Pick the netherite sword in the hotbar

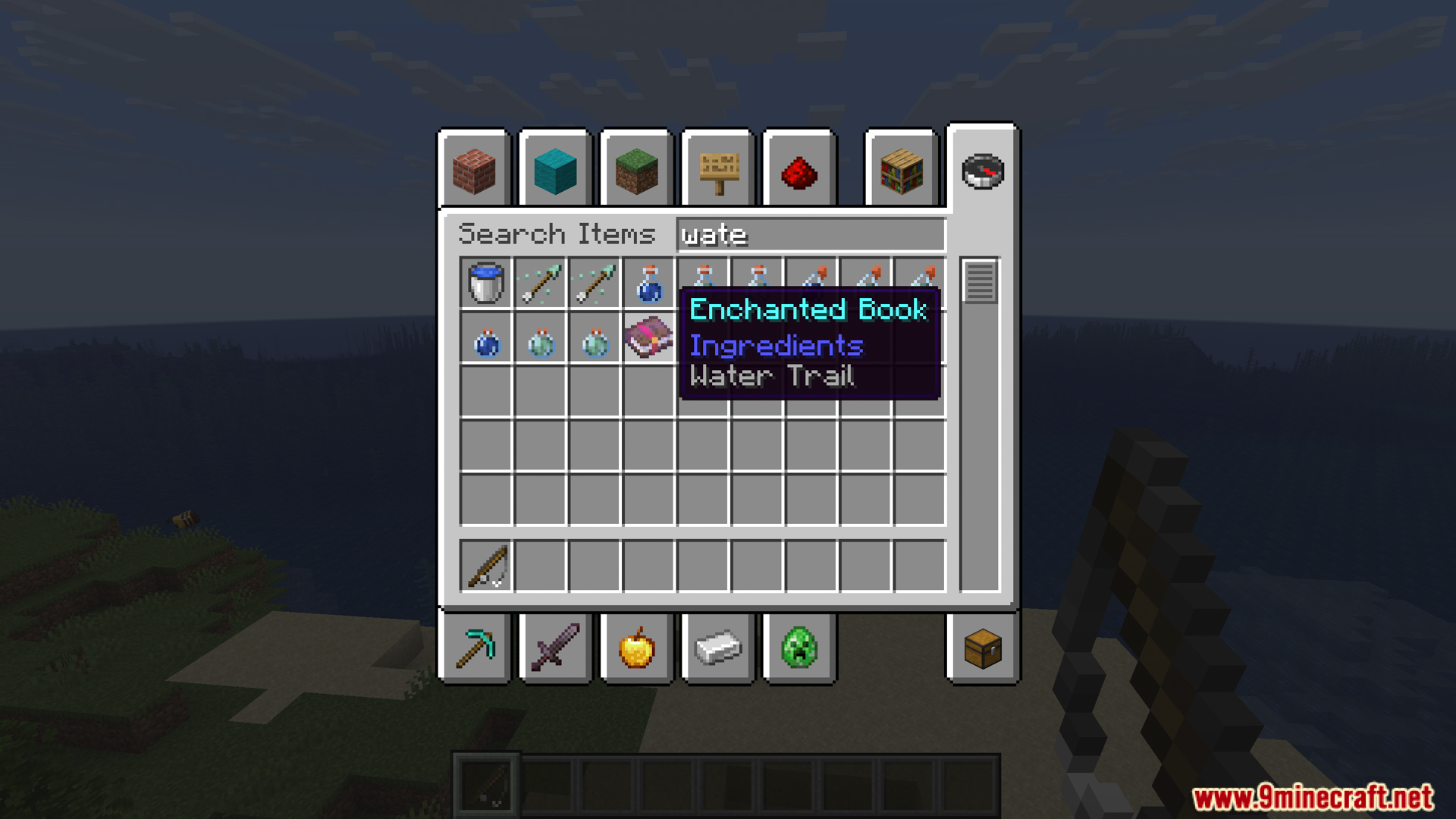click(556, 649)
